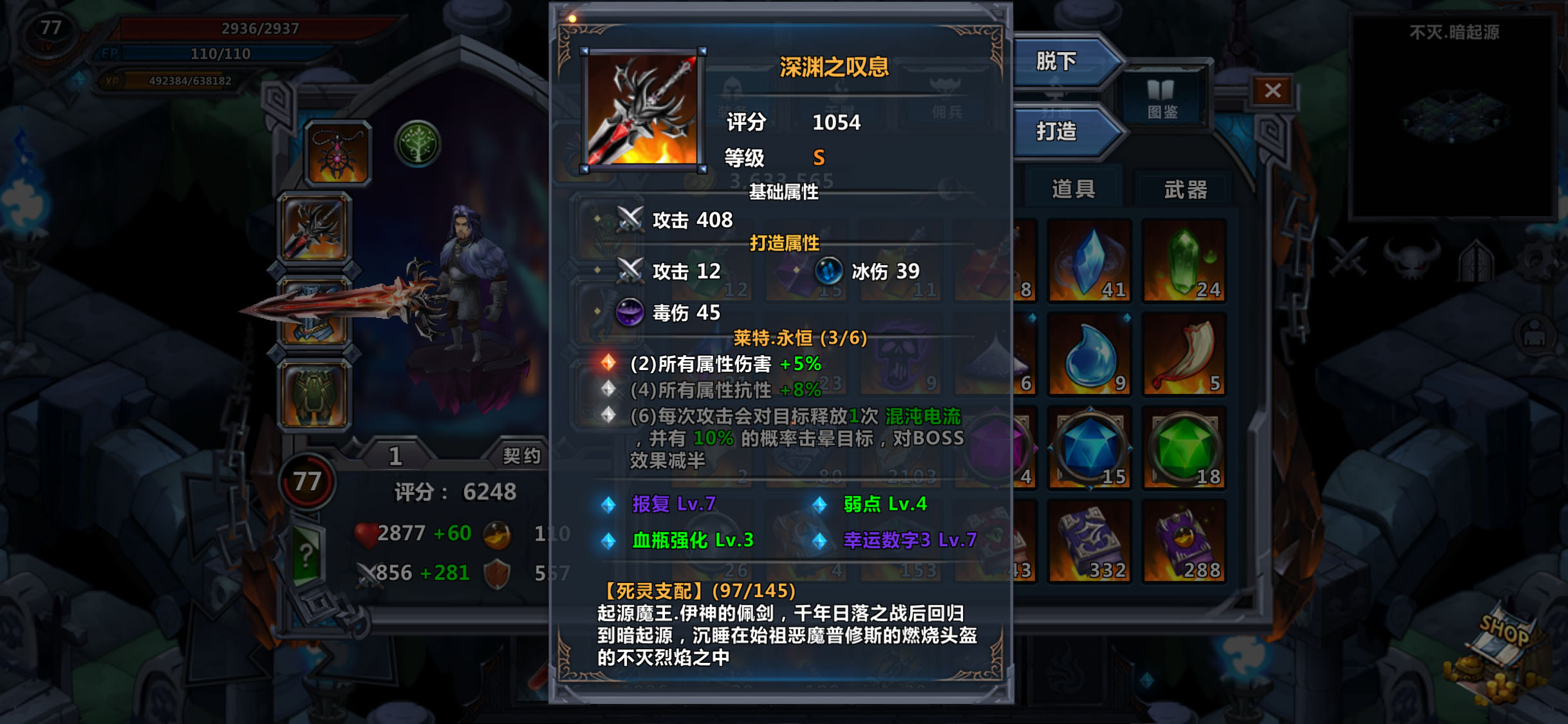The image size is (1568, 724).
Task: Open the 契约 tab
Action: 521,457
